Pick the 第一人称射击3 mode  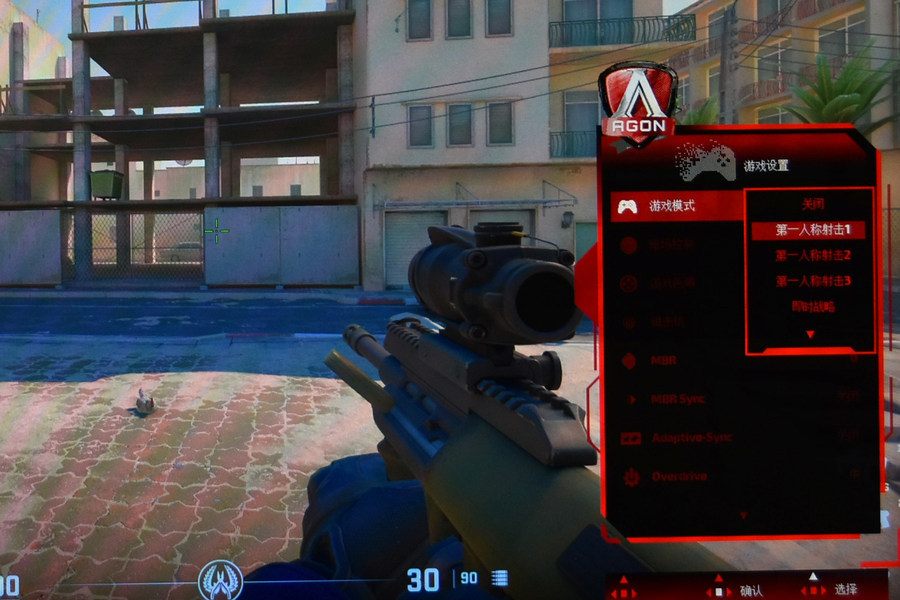(x=811, y=281)
